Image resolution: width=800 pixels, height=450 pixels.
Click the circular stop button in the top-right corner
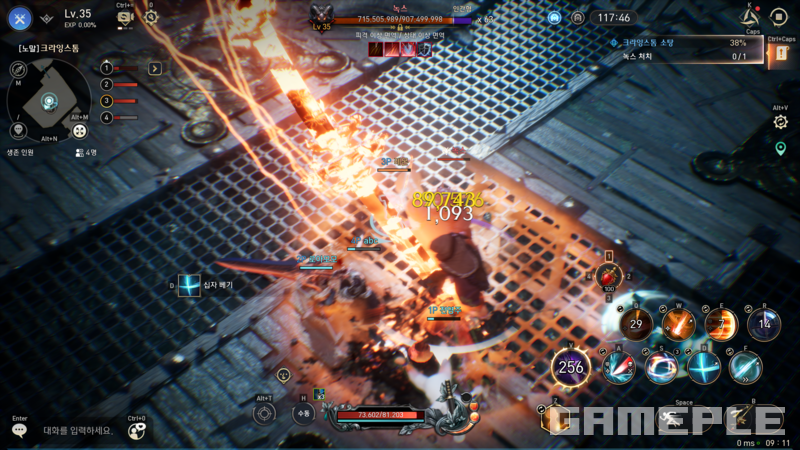click(779, 17)
